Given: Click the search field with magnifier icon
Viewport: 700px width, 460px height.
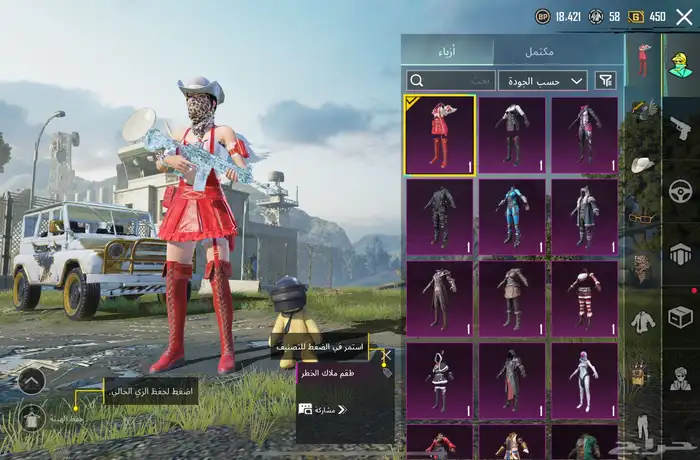Looking at the screenshot, I should click(450, 80).
